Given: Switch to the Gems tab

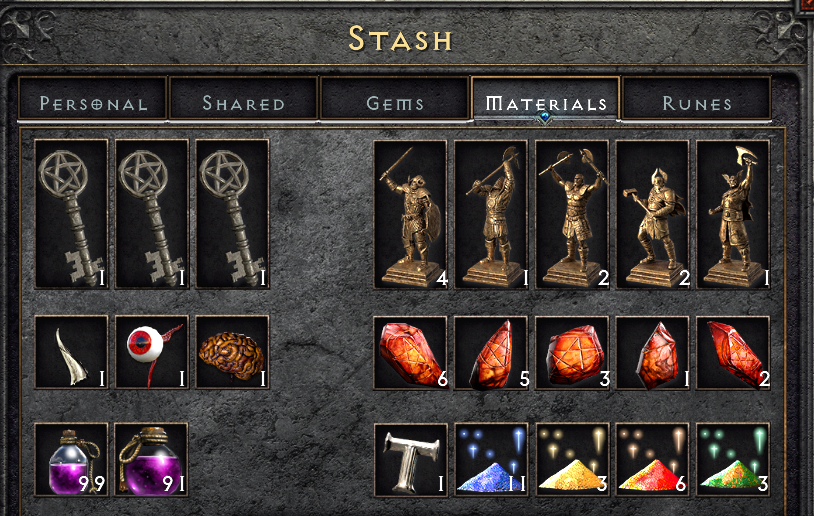Looking at the screenshot, I should tap(395, 103).
